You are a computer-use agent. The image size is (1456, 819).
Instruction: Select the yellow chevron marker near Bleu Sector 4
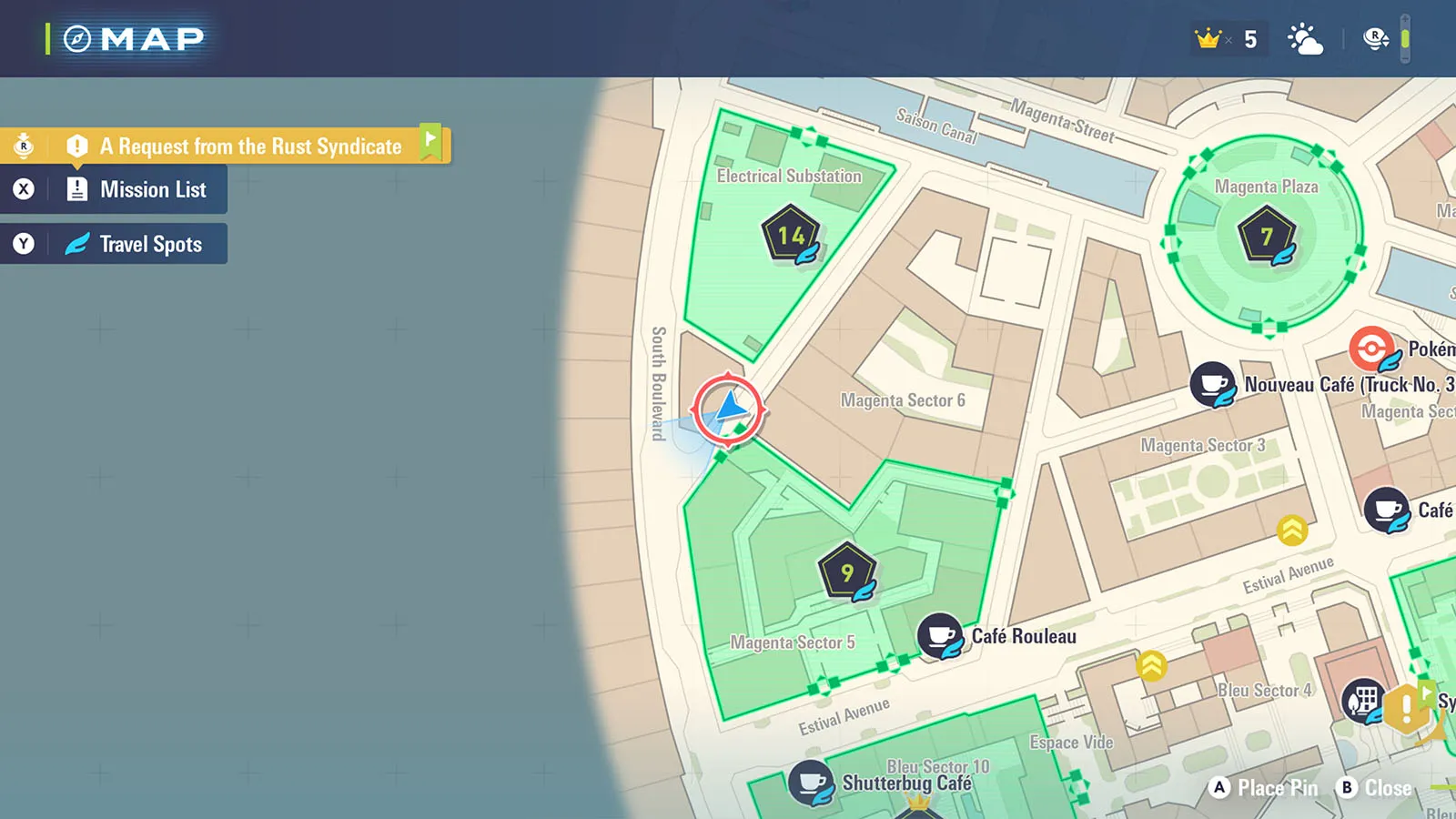click(x=1151, y=665)
